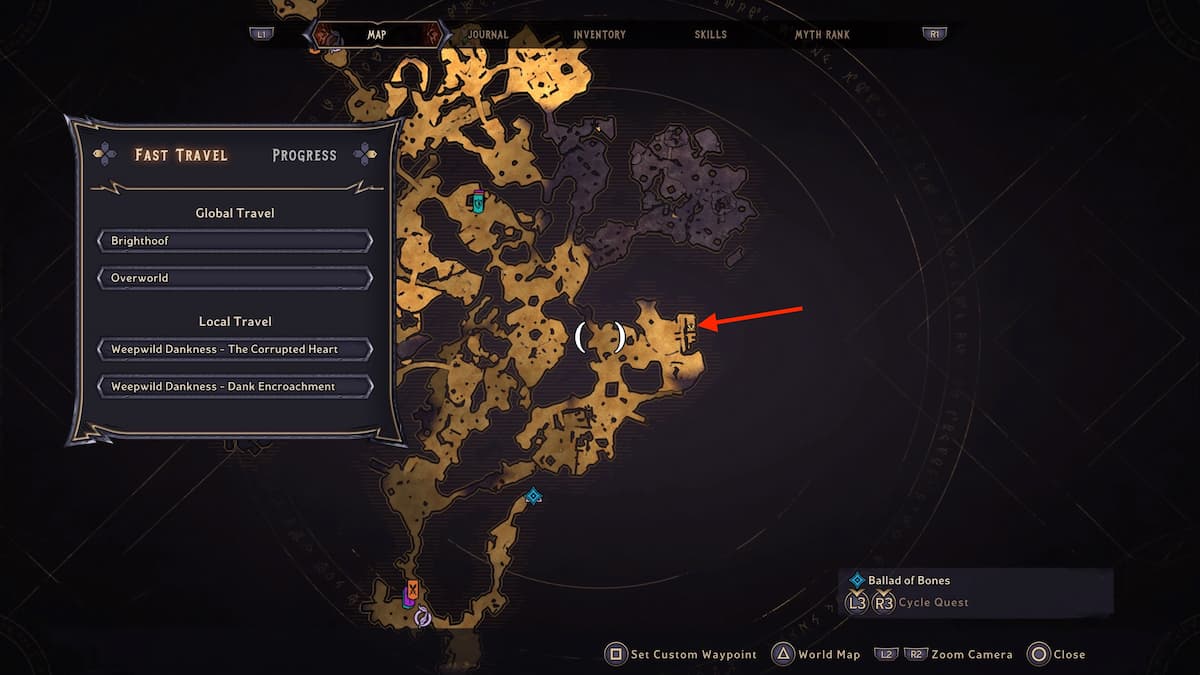This screenshot has width=1200, height=675.
Task: Click the Ballad of Bones quest tracker
Action: point(909,580)
